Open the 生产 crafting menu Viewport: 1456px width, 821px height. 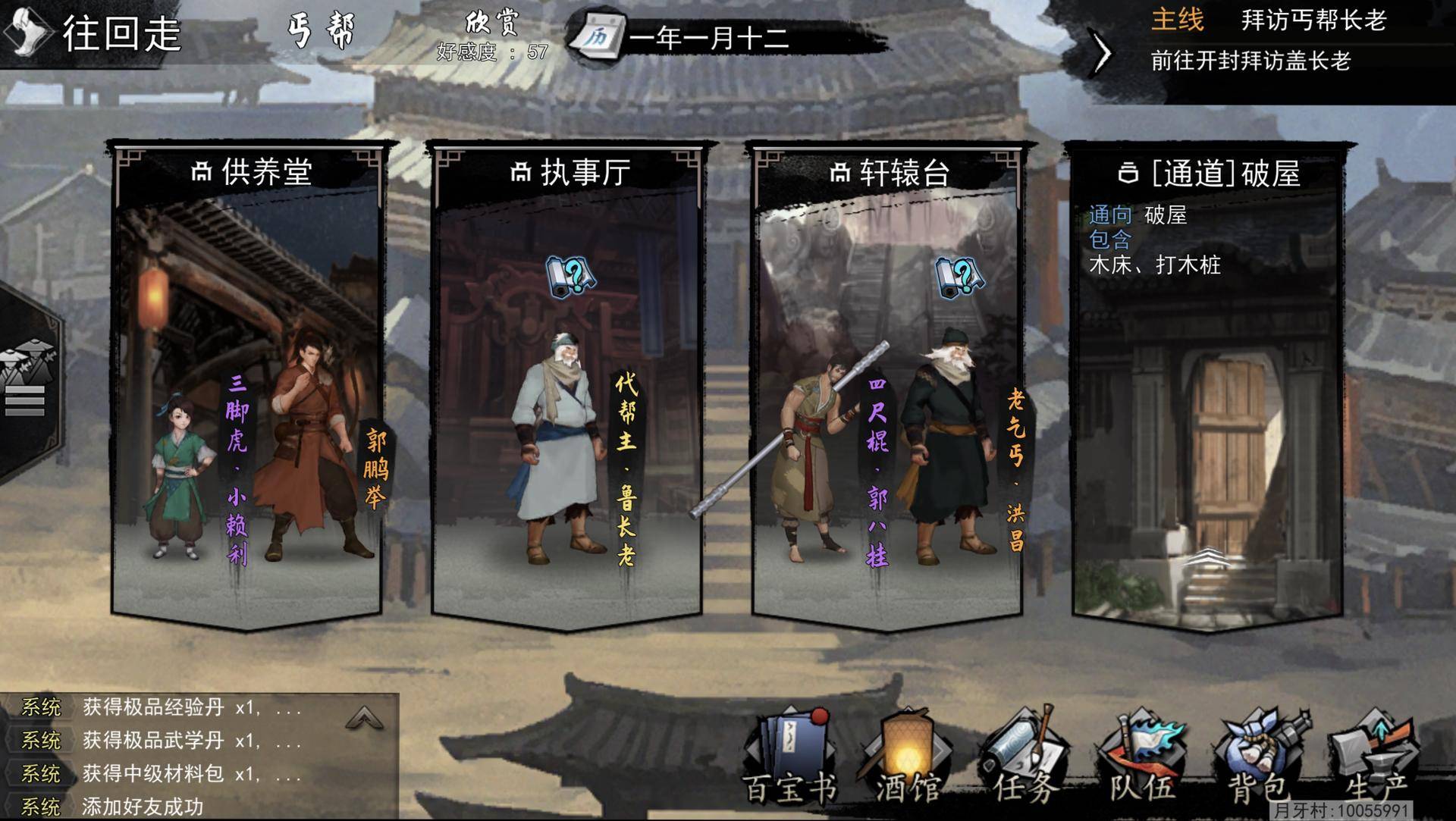[1374, 758]
